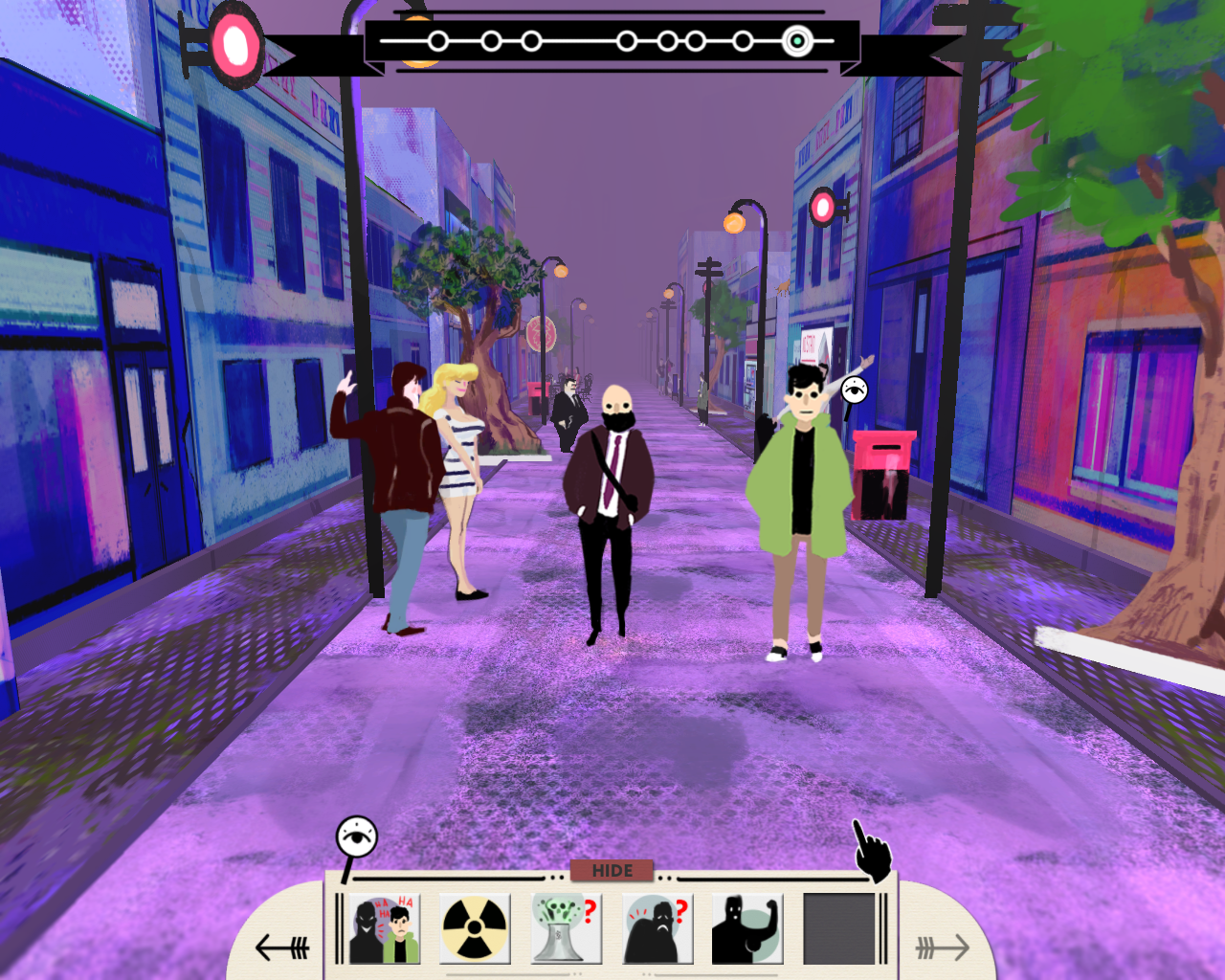This screenshot has height=980, width=1225.
Task: Click the left arrow to browse previous thoughts
Action: click(x=282, y=946)
